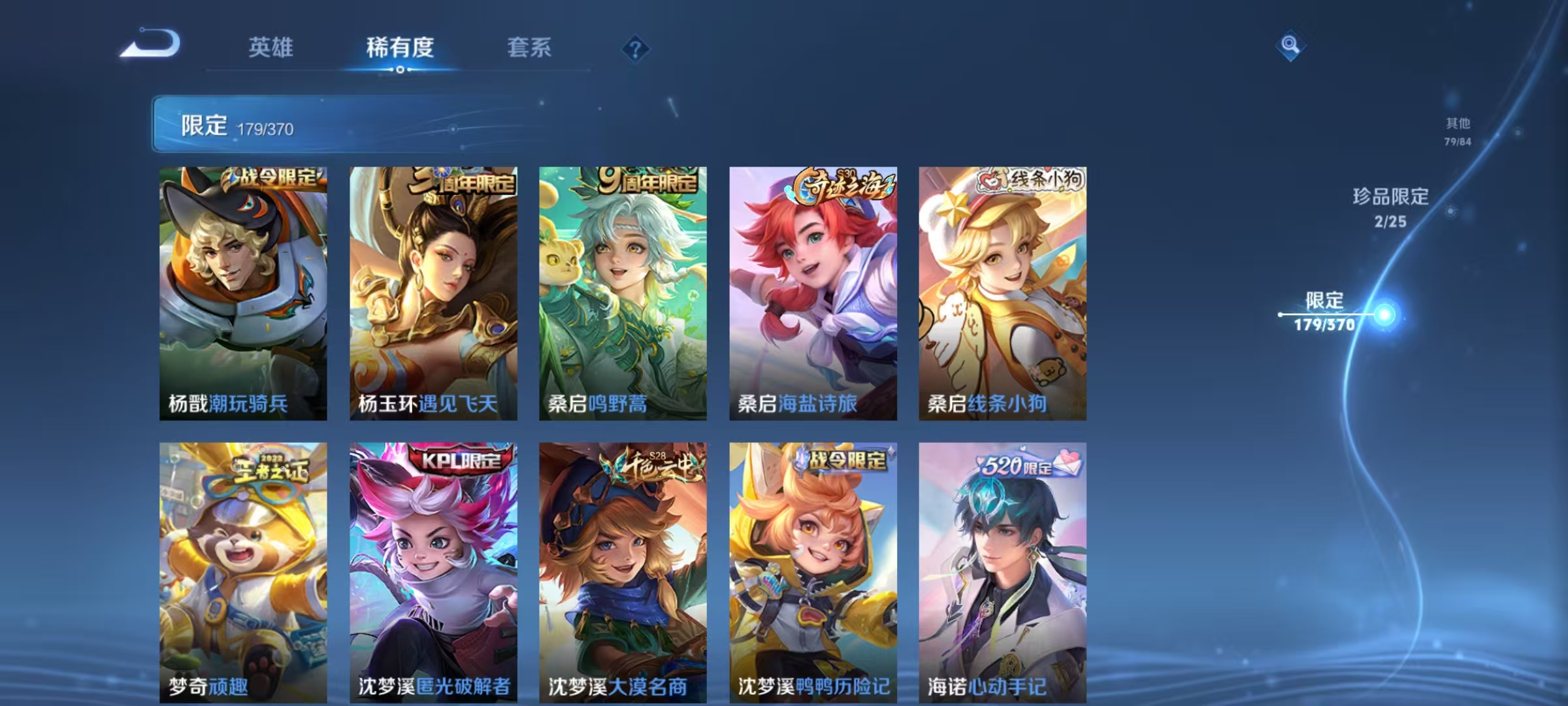Switch to the 英雄 tab
The height and width of the screenshot is (706, 1568).
272,48
